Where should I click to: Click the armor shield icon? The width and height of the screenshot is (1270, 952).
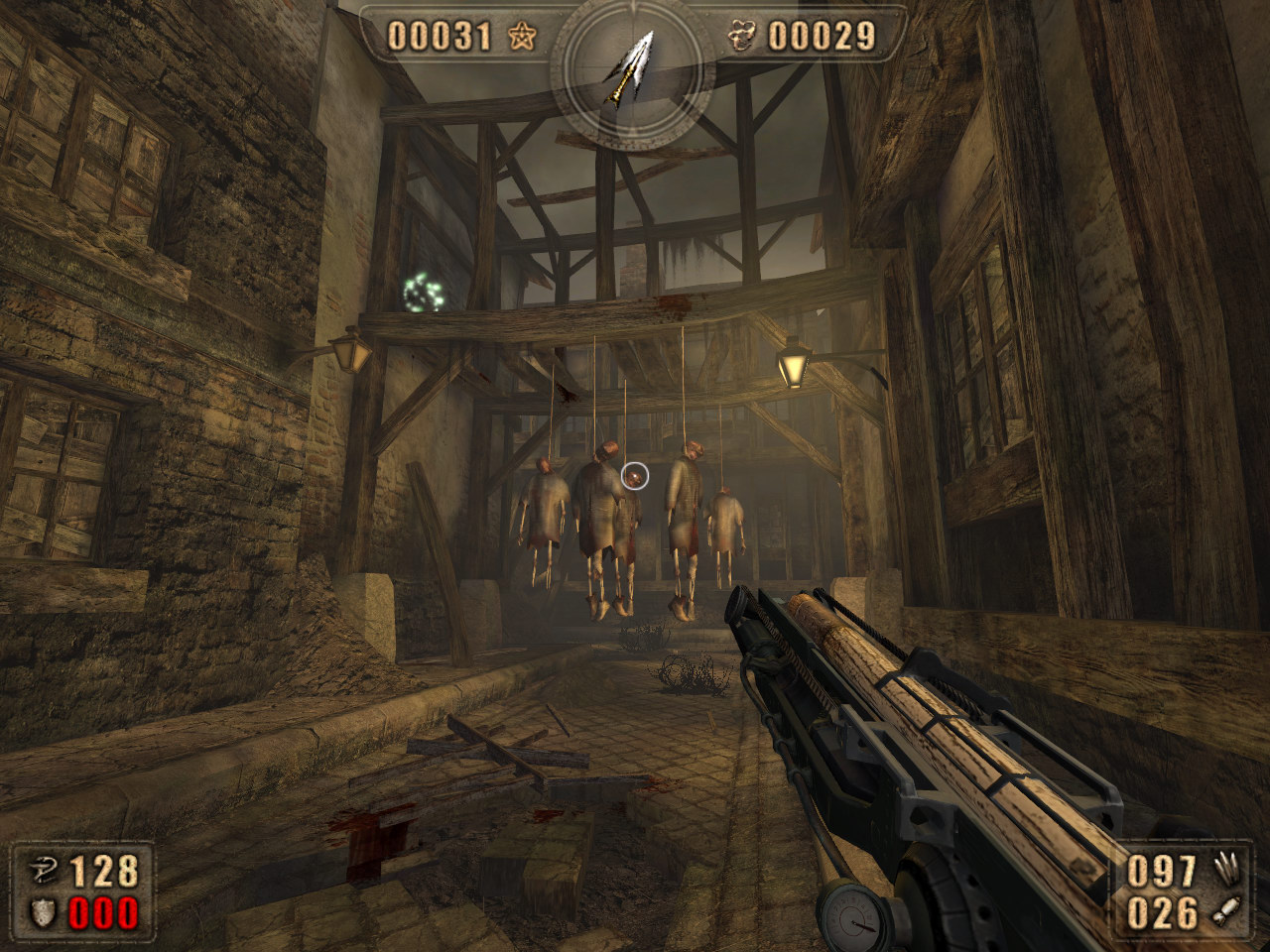41,913
